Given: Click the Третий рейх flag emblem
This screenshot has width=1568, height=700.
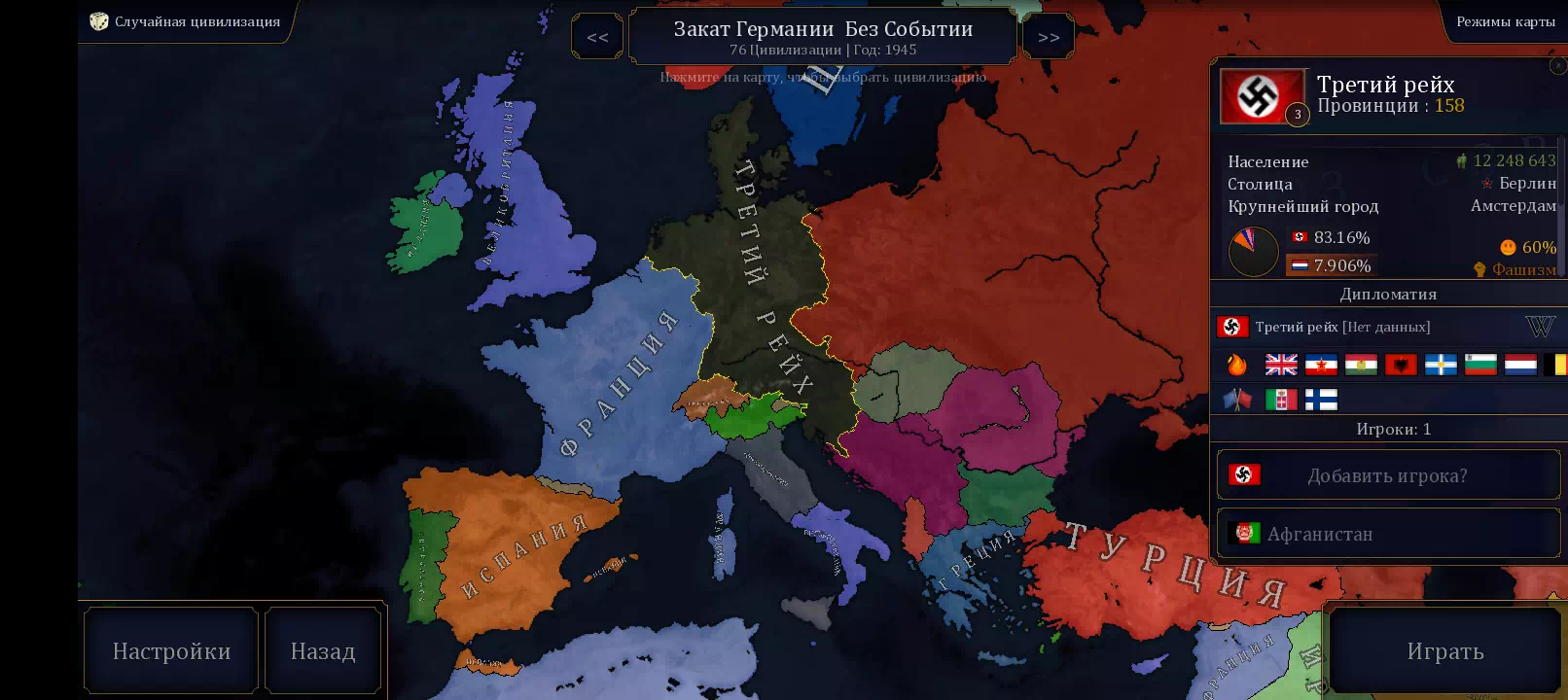Looking at the screenshot, I should (1262, 96).
